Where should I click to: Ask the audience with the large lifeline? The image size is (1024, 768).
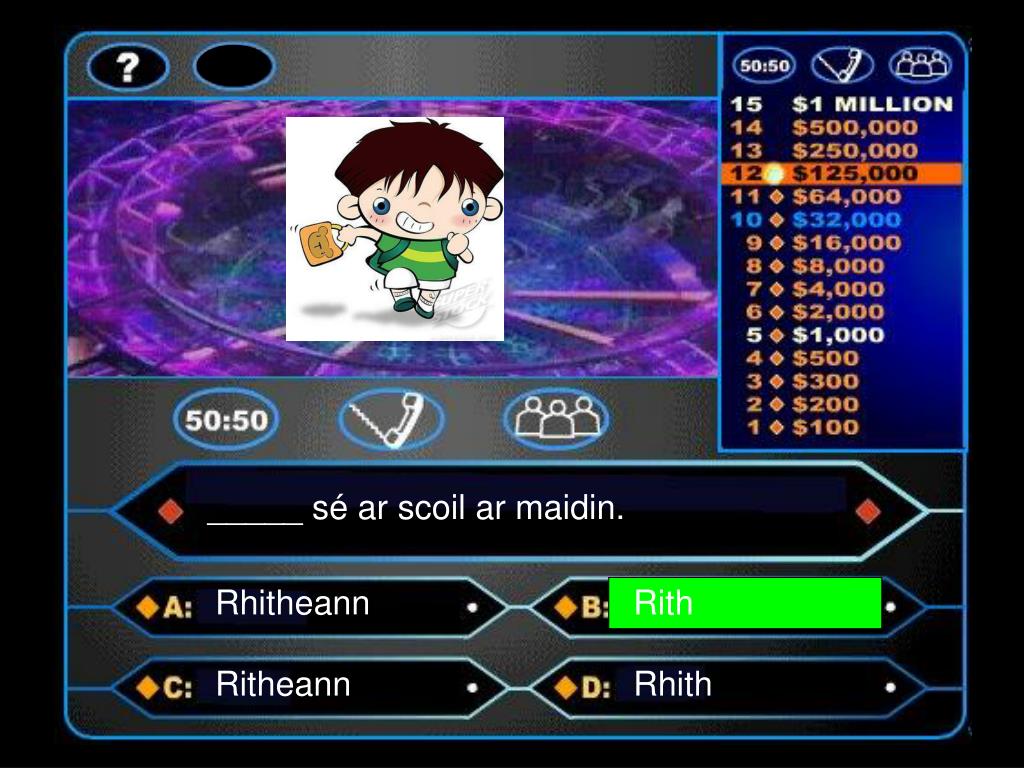(x=556, y=419)
